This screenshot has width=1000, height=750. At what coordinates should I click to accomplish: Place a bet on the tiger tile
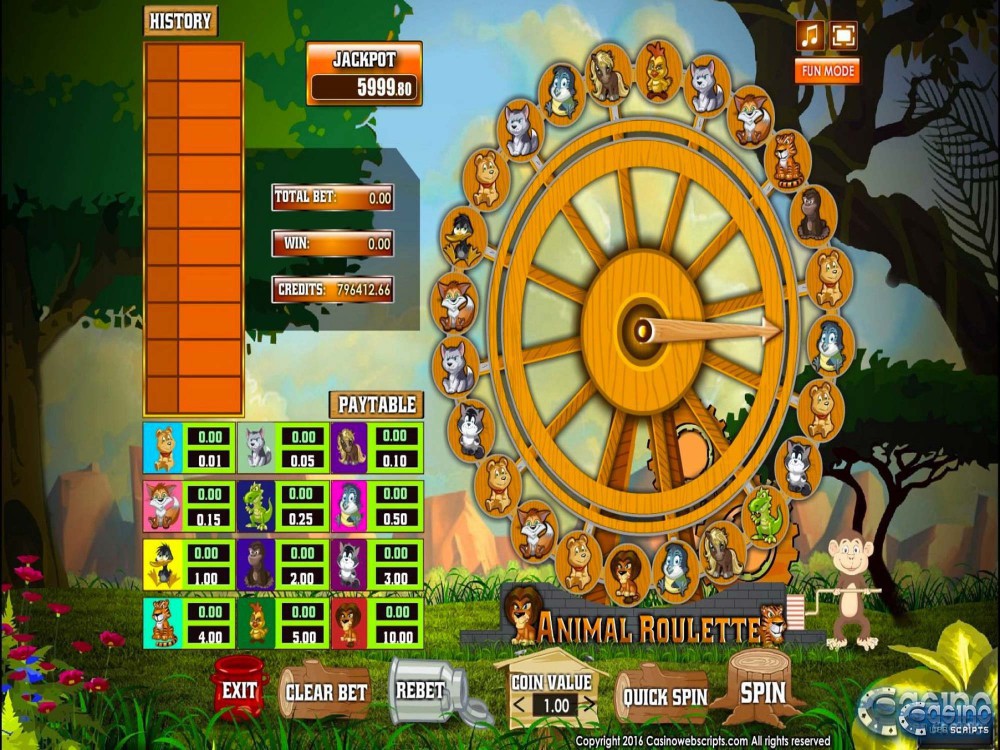tap(164, 622)
